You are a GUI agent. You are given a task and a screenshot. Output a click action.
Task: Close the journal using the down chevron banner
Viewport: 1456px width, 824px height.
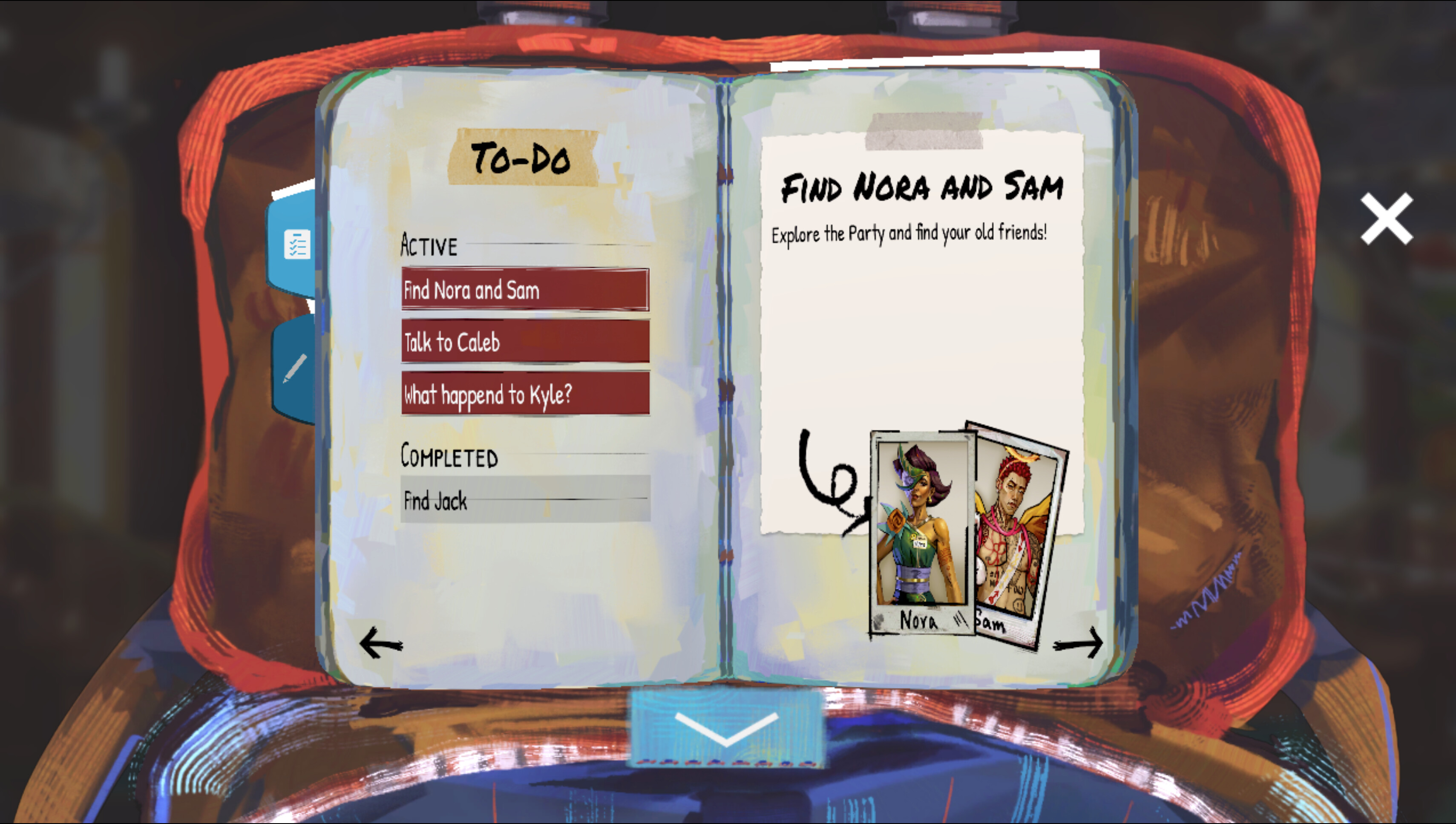(726, 729)
